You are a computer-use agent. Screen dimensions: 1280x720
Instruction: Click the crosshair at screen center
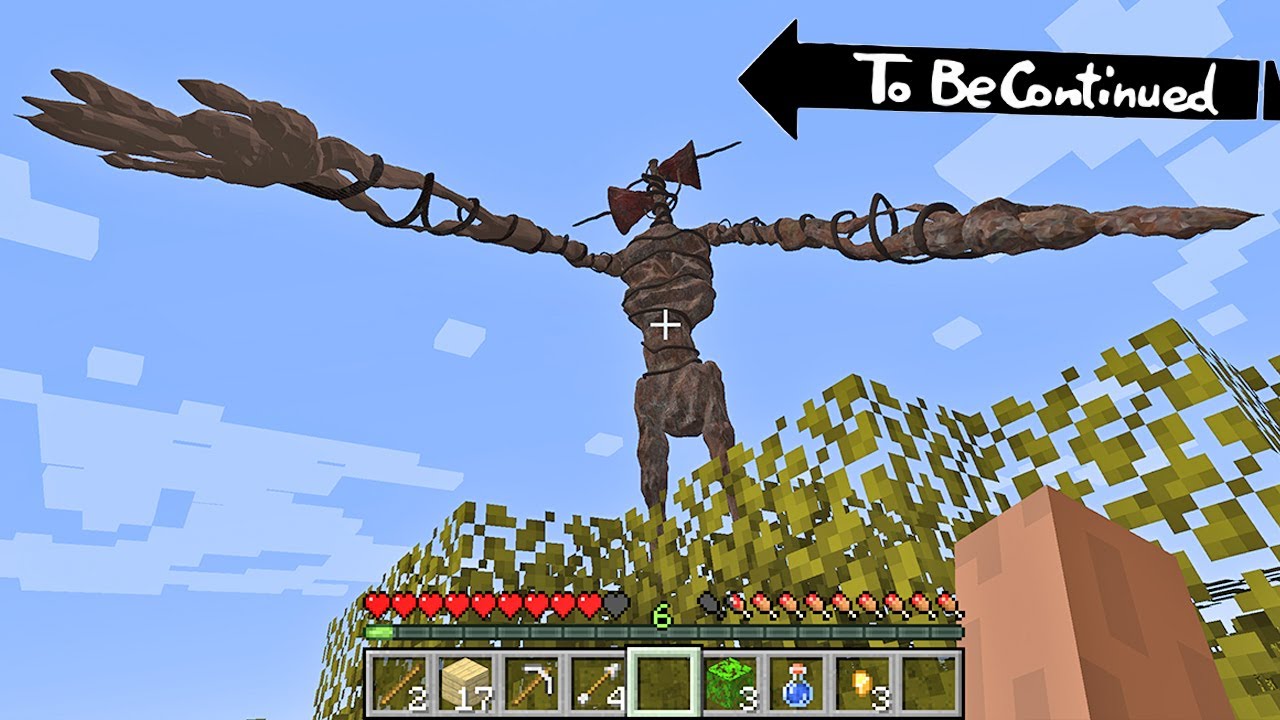666,323
